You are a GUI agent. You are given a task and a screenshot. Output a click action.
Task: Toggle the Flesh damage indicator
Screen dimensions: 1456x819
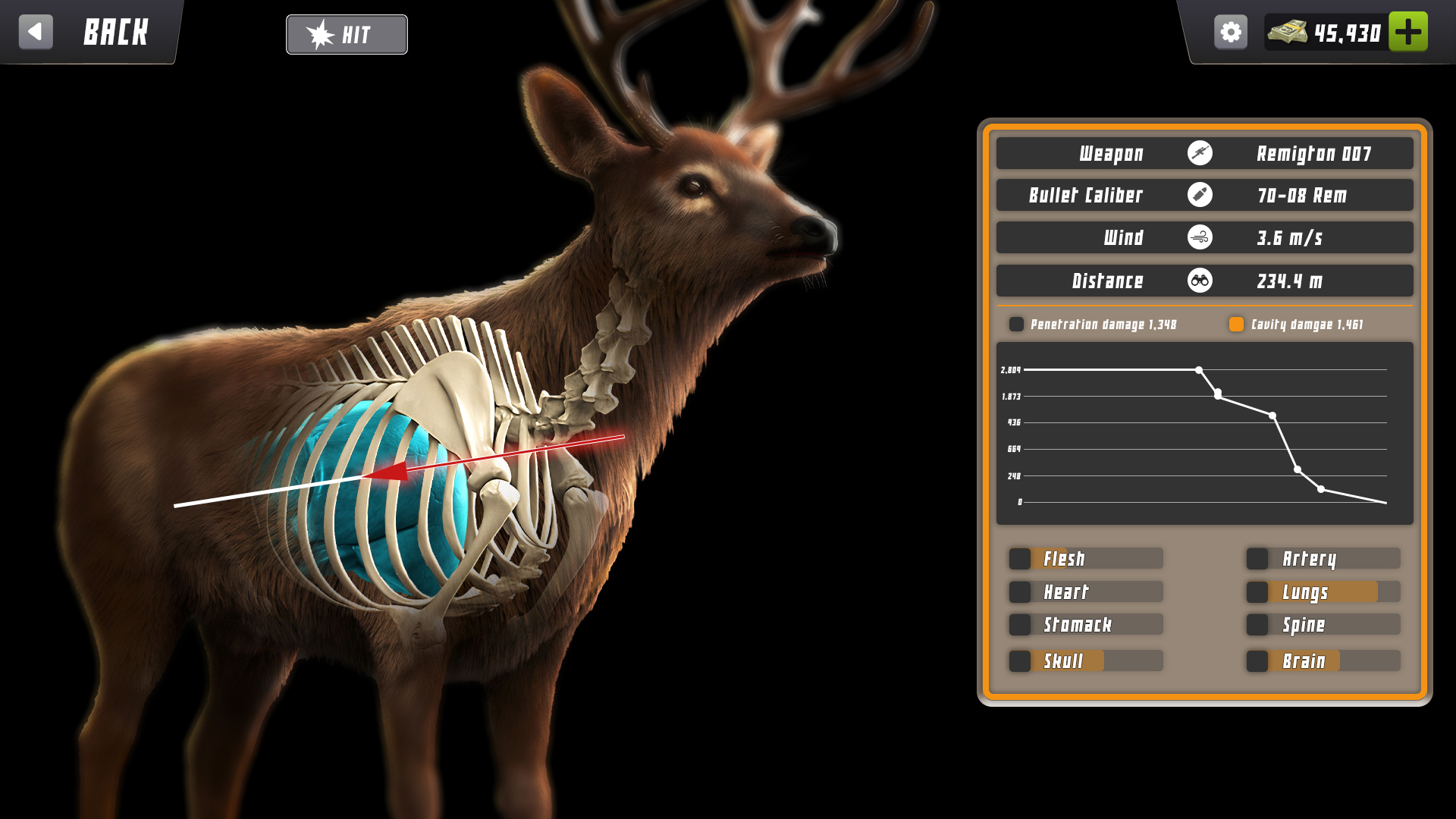click(1021, 558)
